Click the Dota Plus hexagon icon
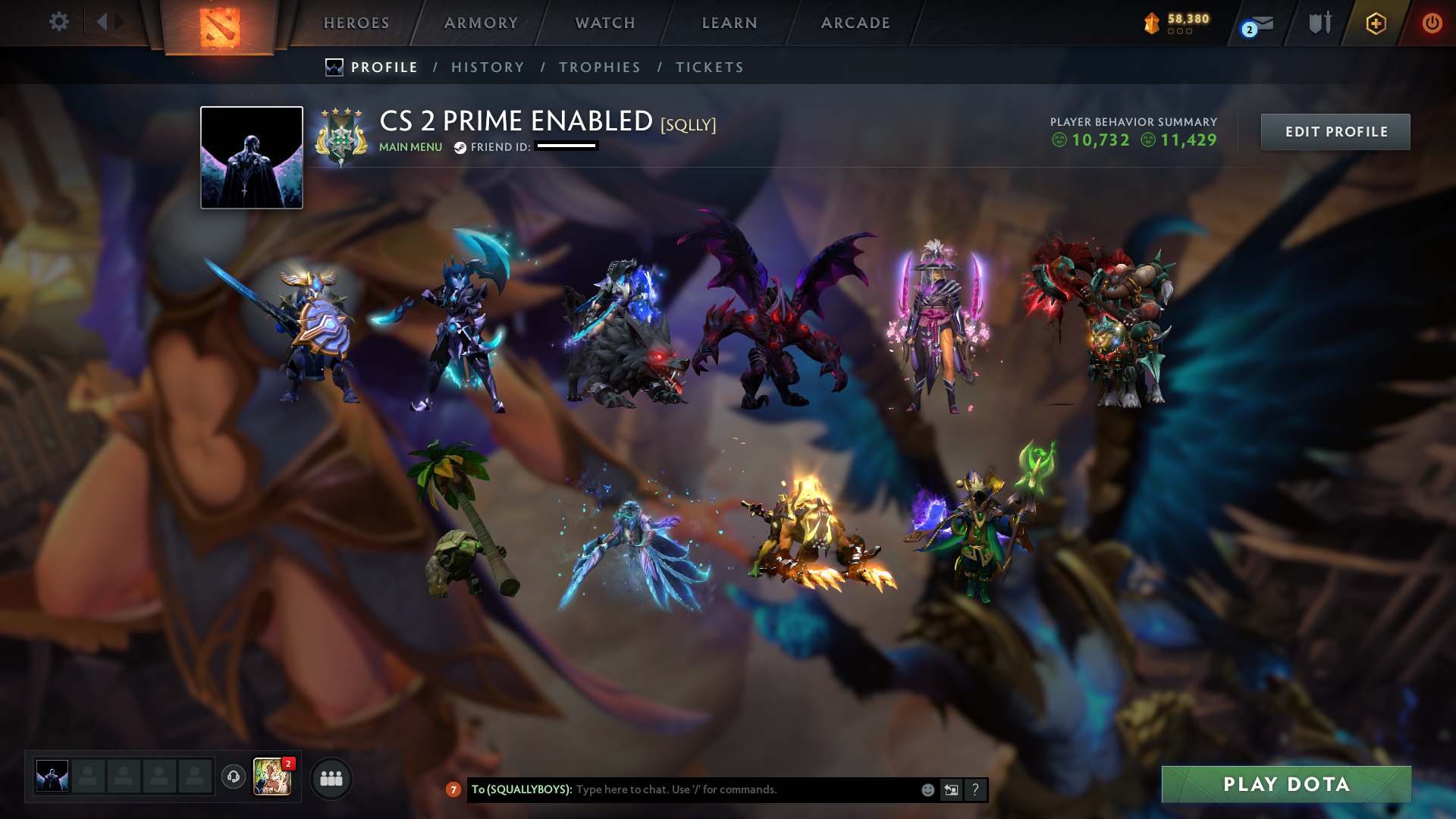 pyautogui.click(x=1376, y=24)
